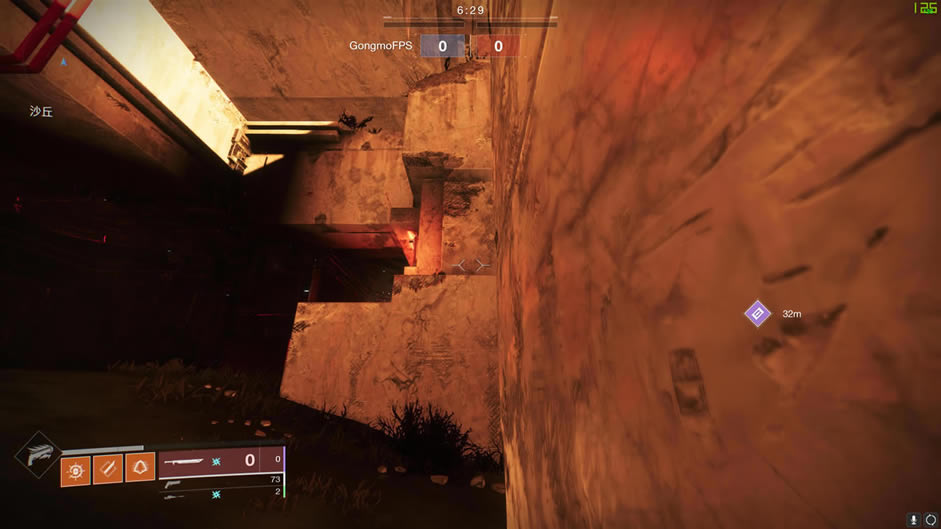This screenshot has height=529, width=941.
Task: Click the purple objective waypoint marker
Action: (x=758, y=314)
